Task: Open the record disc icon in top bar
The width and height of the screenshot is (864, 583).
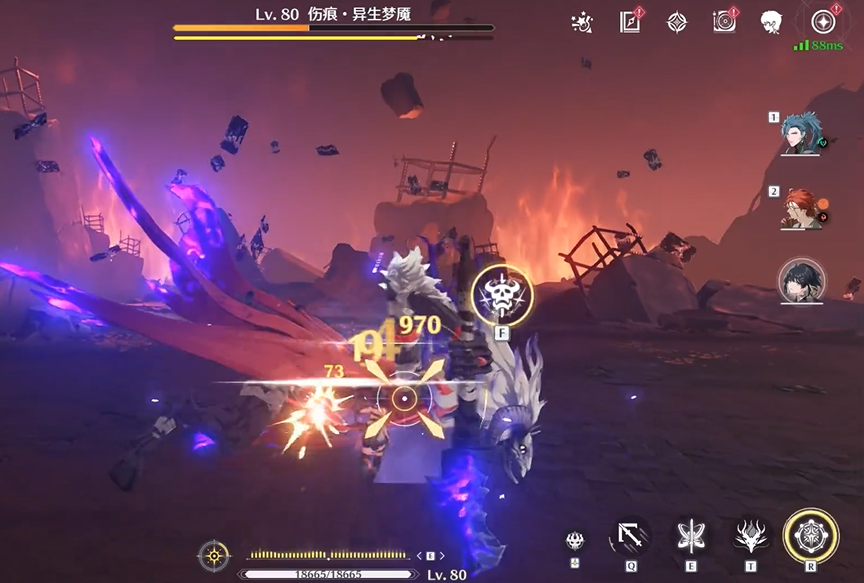Action: [724, 22]
